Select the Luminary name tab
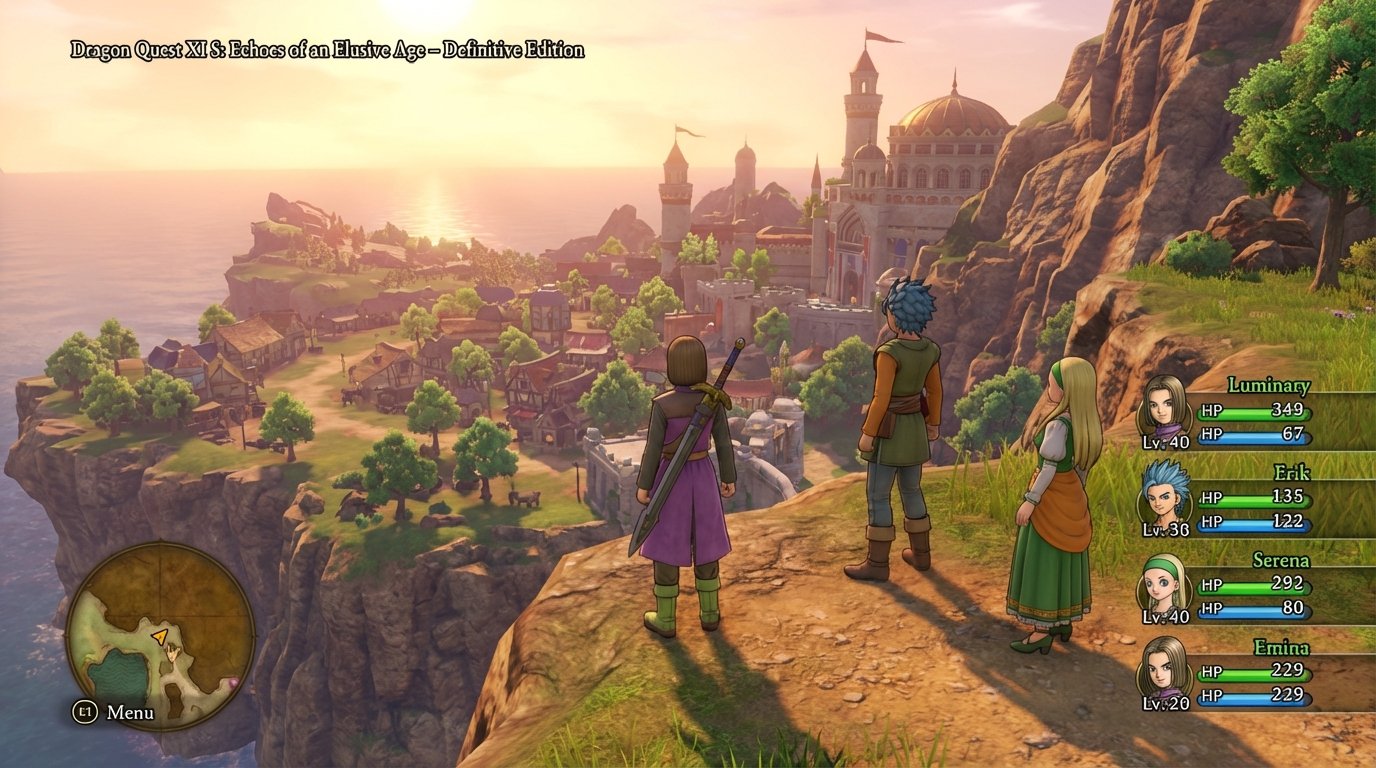 click(1267, 385)
